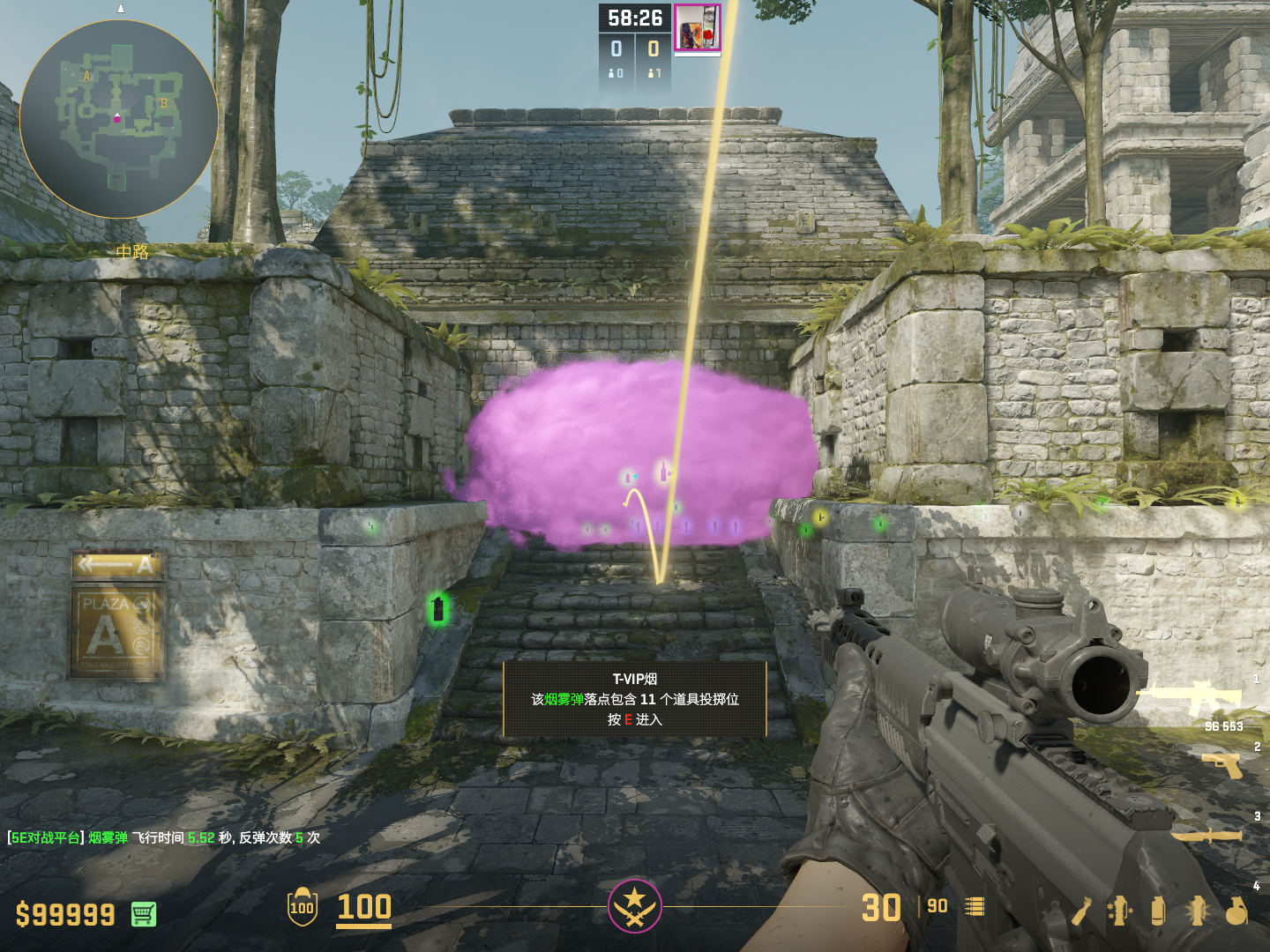Screen dimensions: 1270x952
Task: Select the molotov cocktail icon
Action: tap(1081, 911)
